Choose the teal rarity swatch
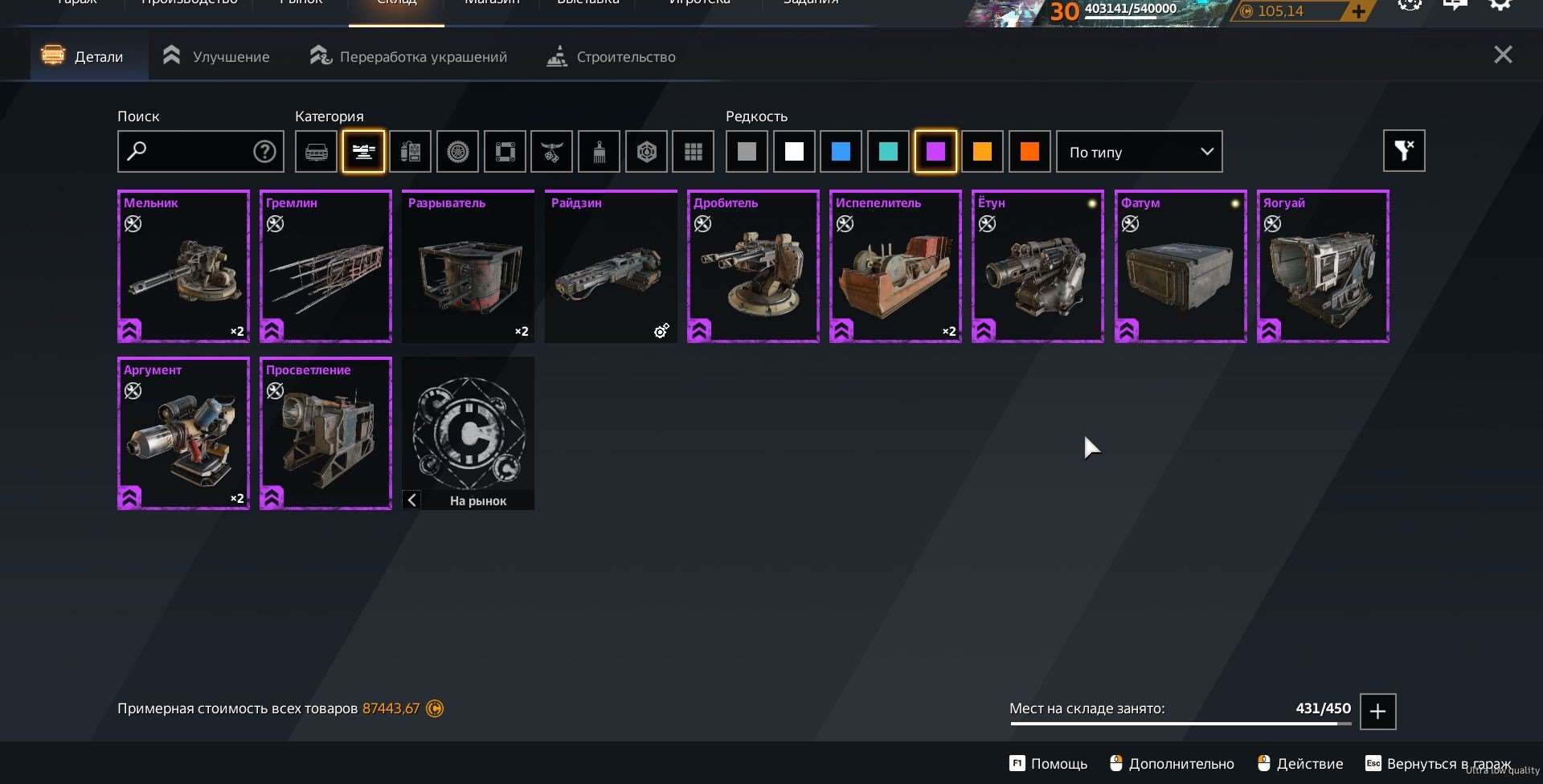Screen dimensions: 1543x784 (x=888, y=151)
